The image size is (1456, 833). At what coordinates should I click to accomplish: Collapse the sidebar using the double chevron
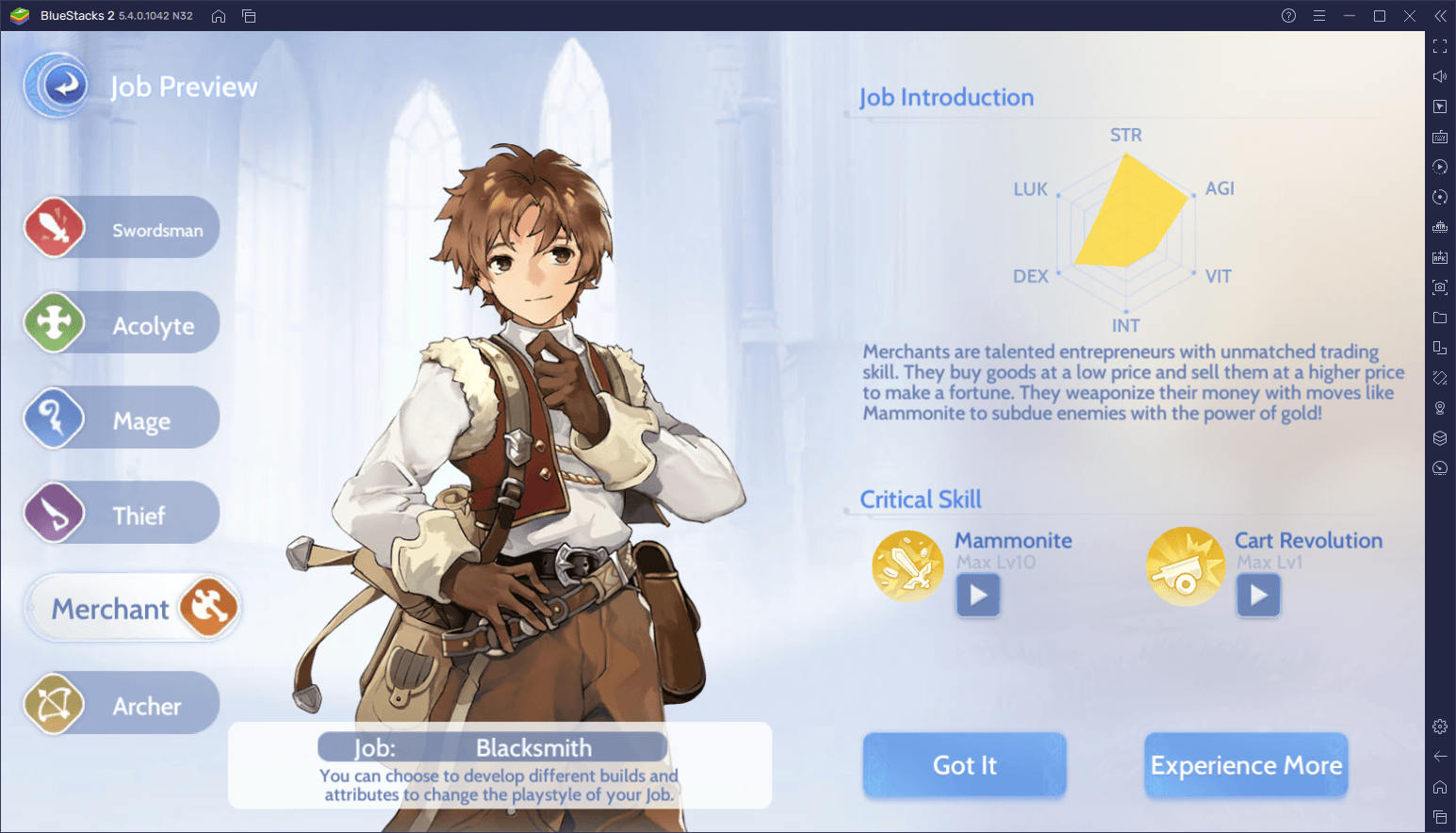point(1440,15)
